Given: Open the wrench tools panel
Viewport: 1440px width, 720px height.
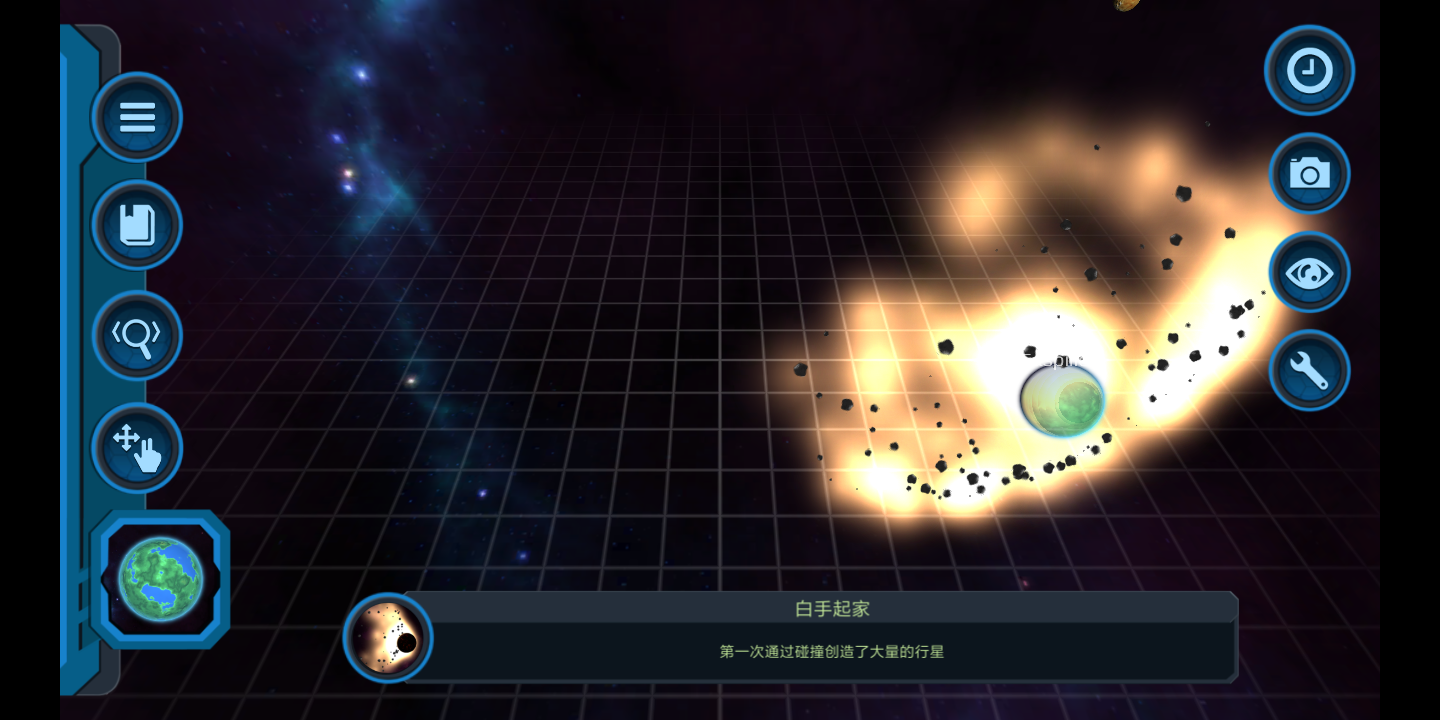Looking at the screenshot, I should click(x=1309, y=370).
